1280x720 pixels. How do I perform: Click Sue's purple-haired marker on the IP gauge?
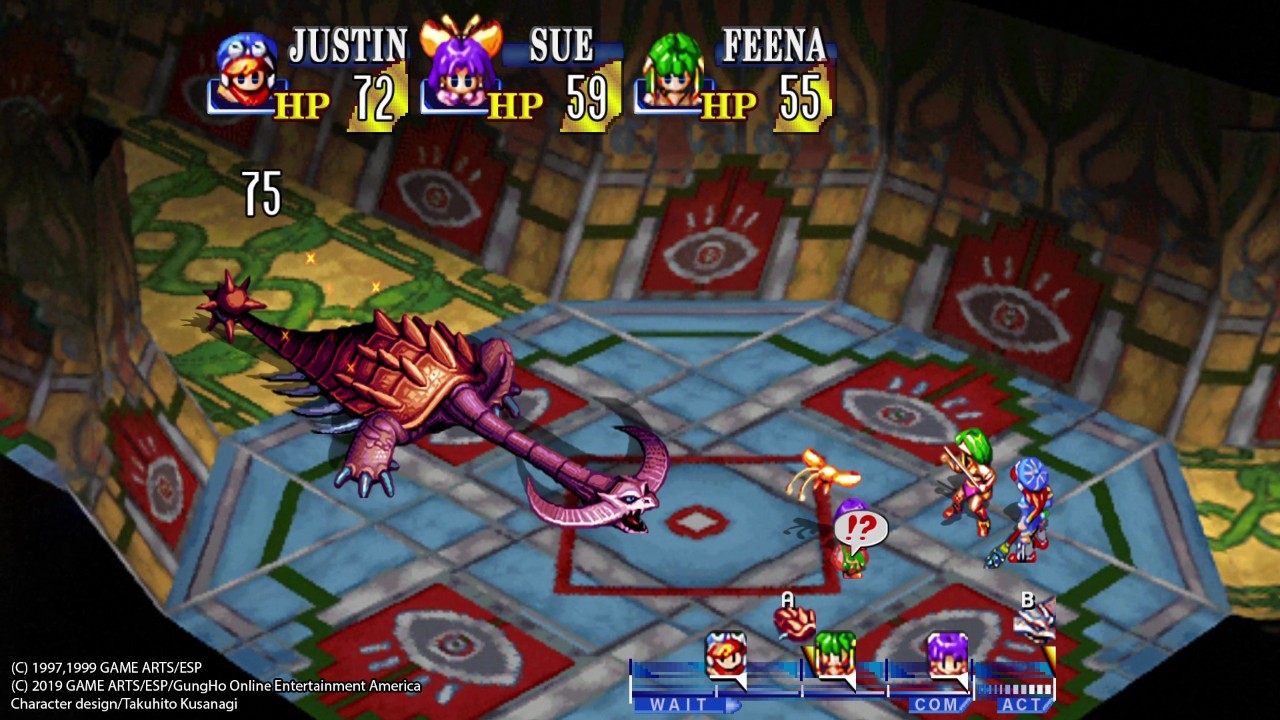(946, 655)
